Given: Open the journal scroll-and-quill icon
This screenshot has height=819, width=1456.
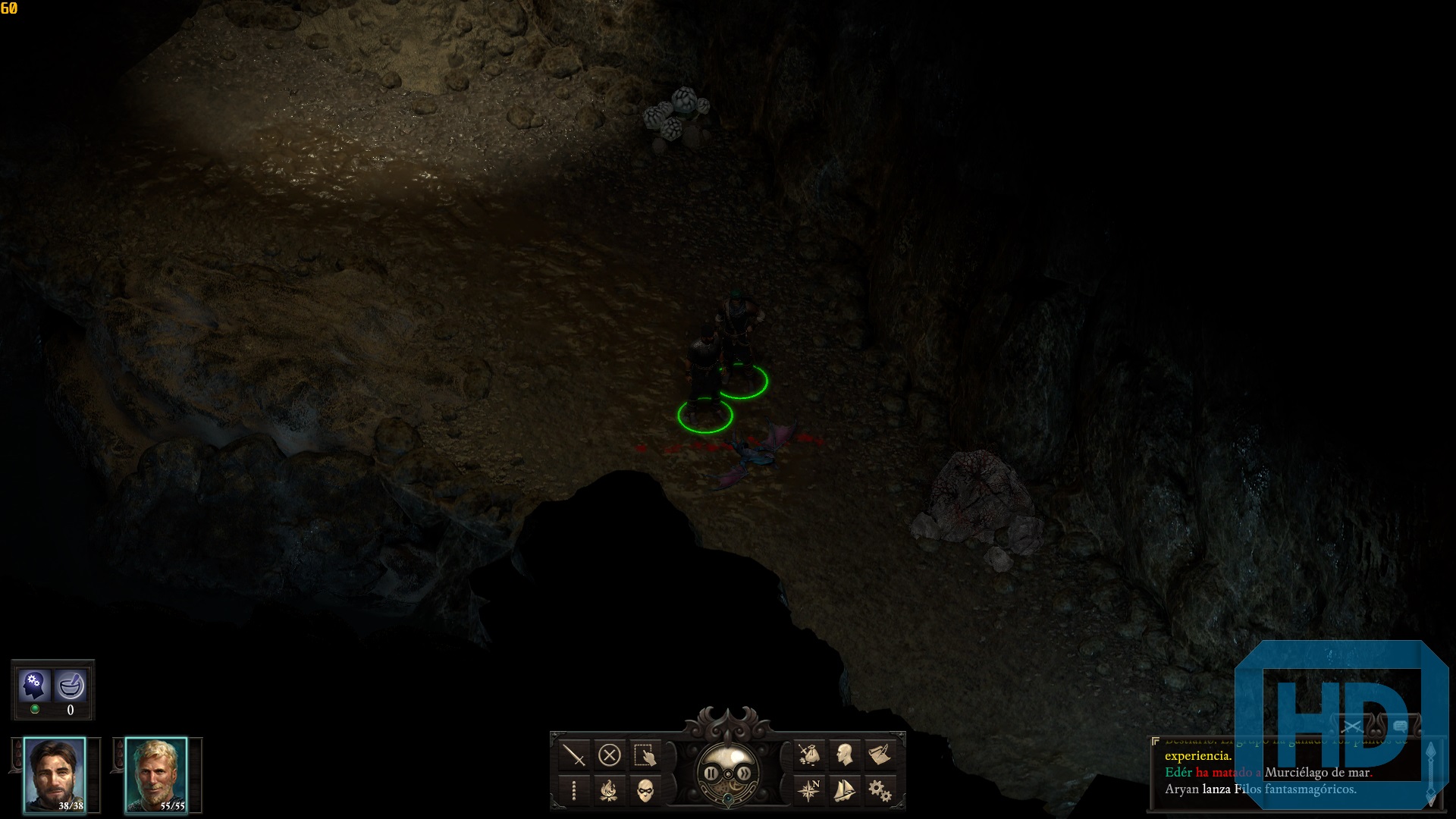Looking at the screenshot, I should point(880,755).
